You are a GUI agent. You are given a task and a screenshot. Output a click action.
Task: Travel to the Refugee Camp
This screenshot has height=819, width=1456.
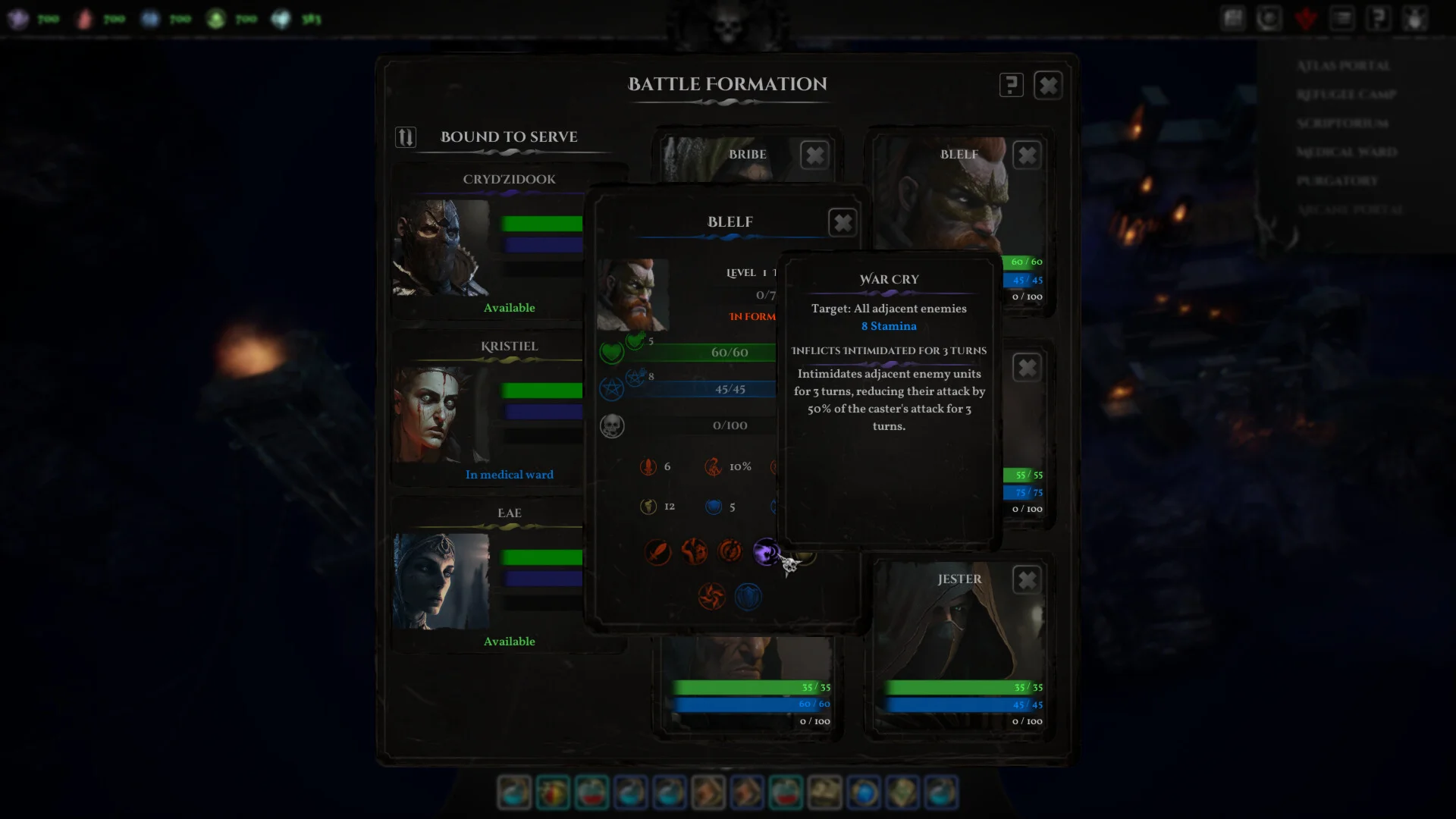pyautogui.click(x=1346, y=95)
